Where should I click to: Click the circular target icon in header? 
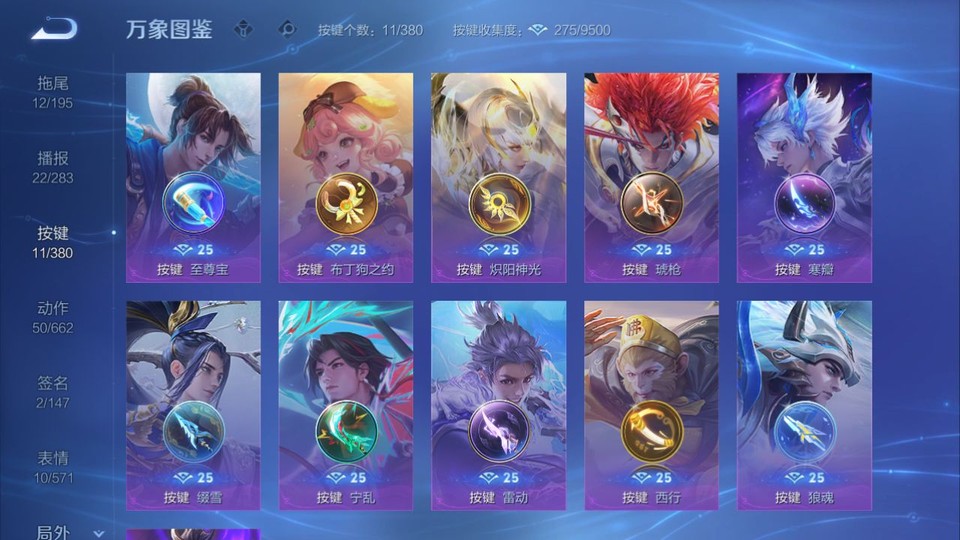(x=288, y=29)
